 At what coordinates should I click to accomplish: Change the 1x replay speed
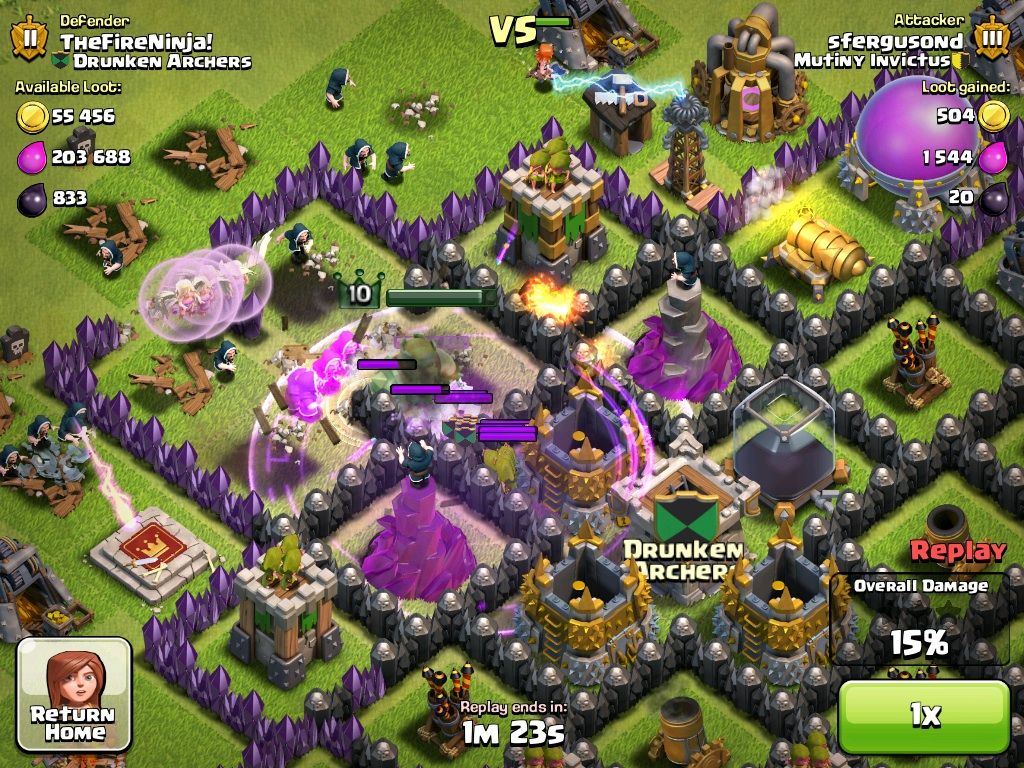click(x=924, y=715)
